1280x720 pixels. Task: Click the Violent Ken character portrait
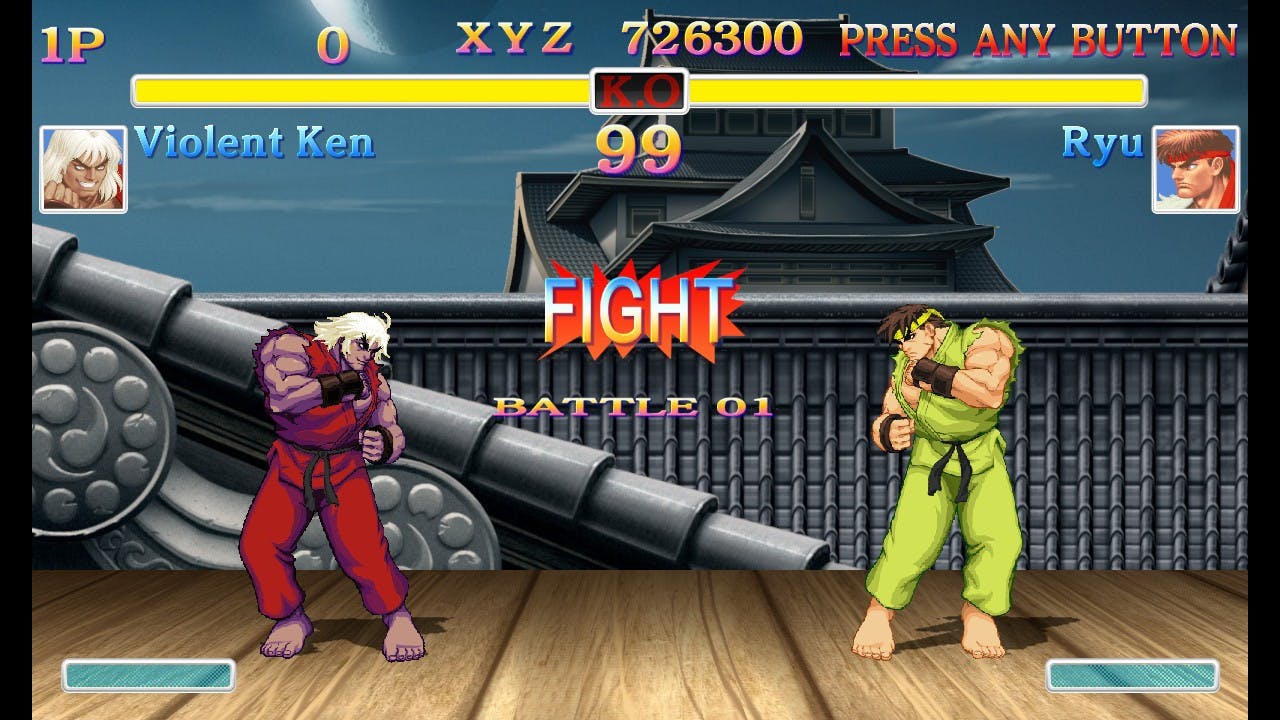83,169
